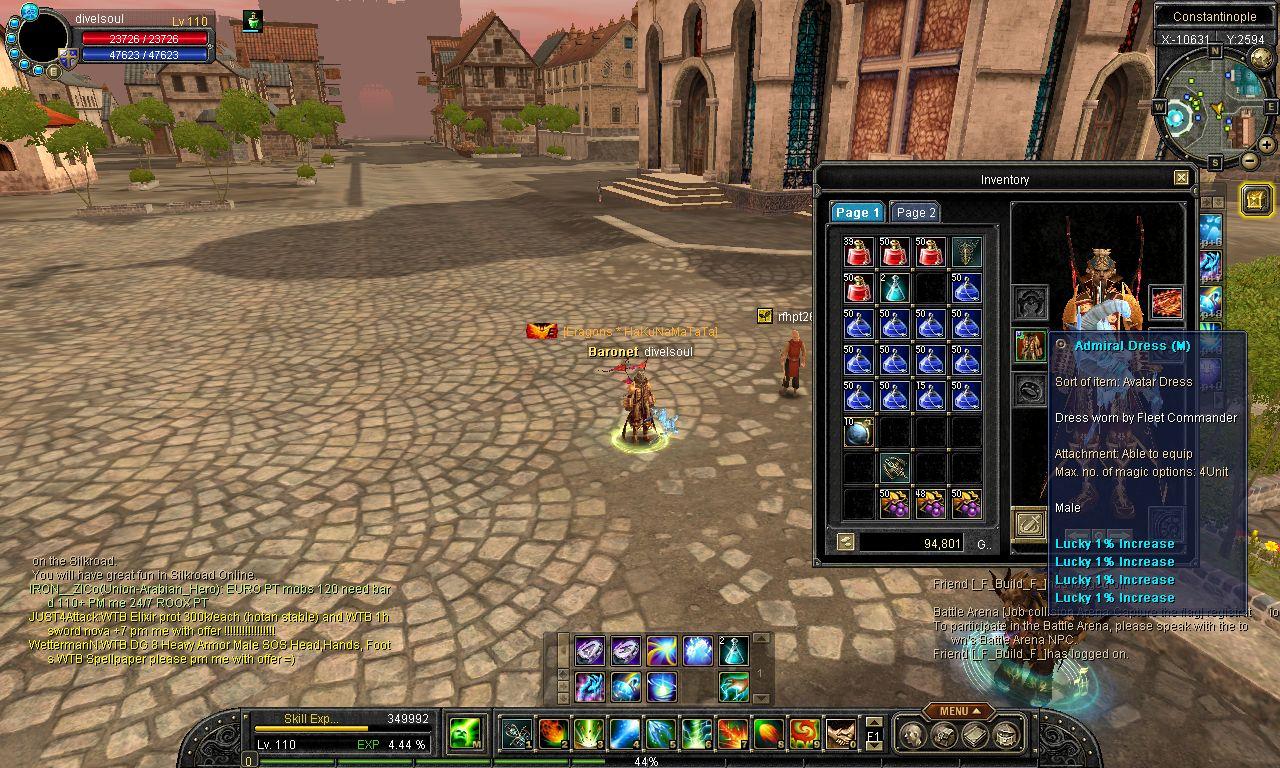
Task: Select the Page 1 inventory tab
Action: (x=857, y=212)
